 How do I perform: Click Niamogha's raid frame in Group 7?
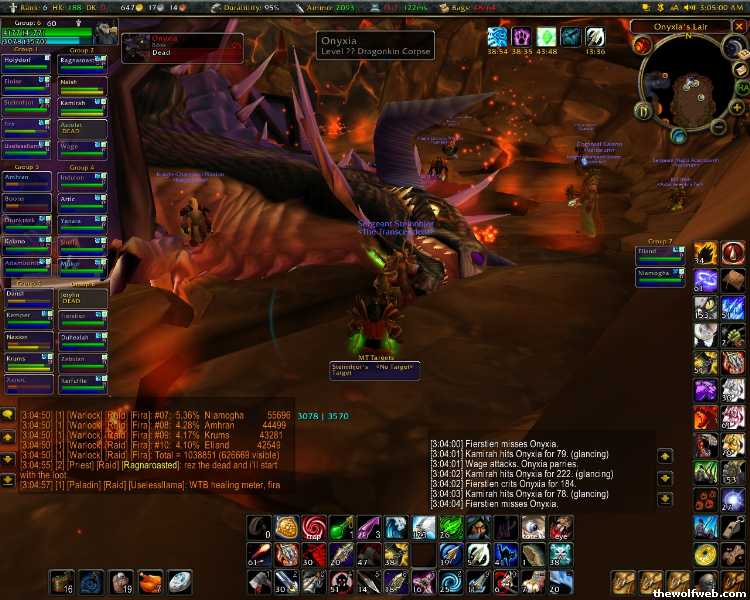pyautogui.click(x=661, y=274)
